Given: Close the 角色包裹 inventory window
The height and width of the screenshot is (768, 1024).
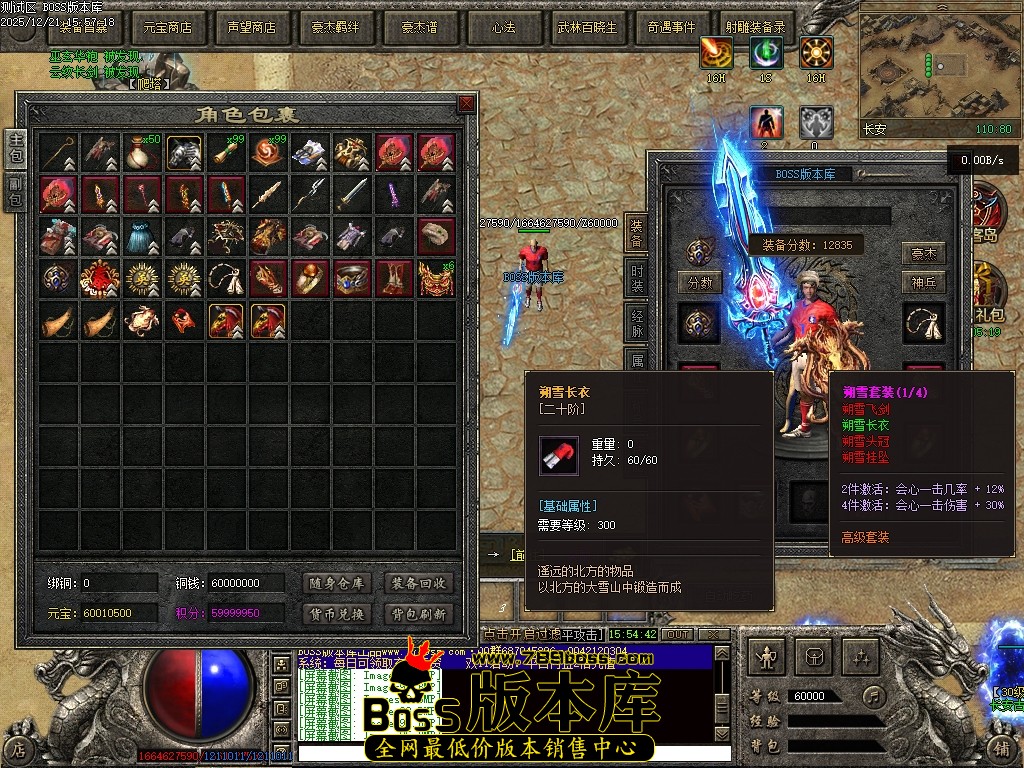Looking at the screenshot, I should (x=466, y=104).
